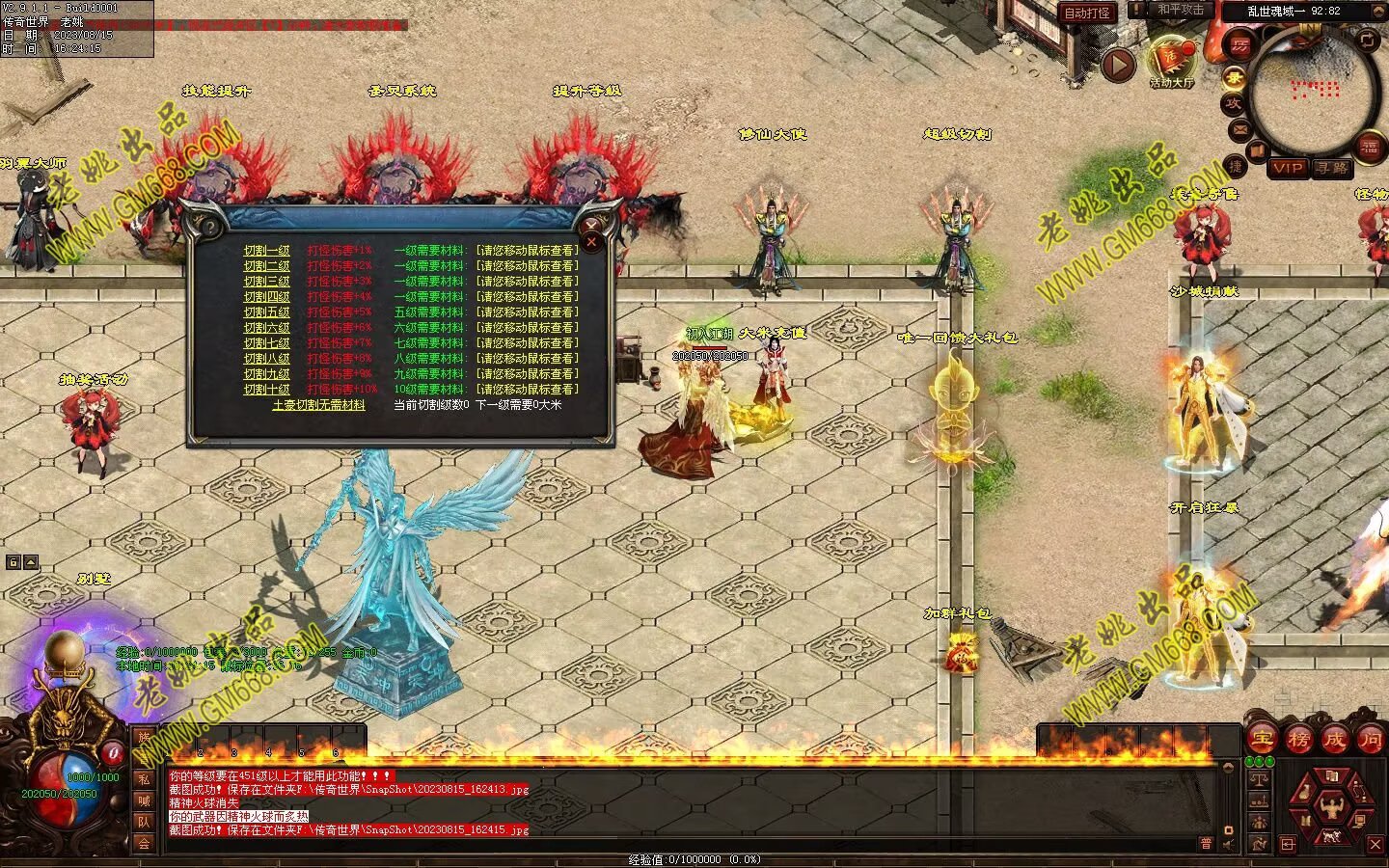Open the mail envelope icon
This screenshot has height=868, width=1389.
pyautogui.click(x=1239, y=129)
